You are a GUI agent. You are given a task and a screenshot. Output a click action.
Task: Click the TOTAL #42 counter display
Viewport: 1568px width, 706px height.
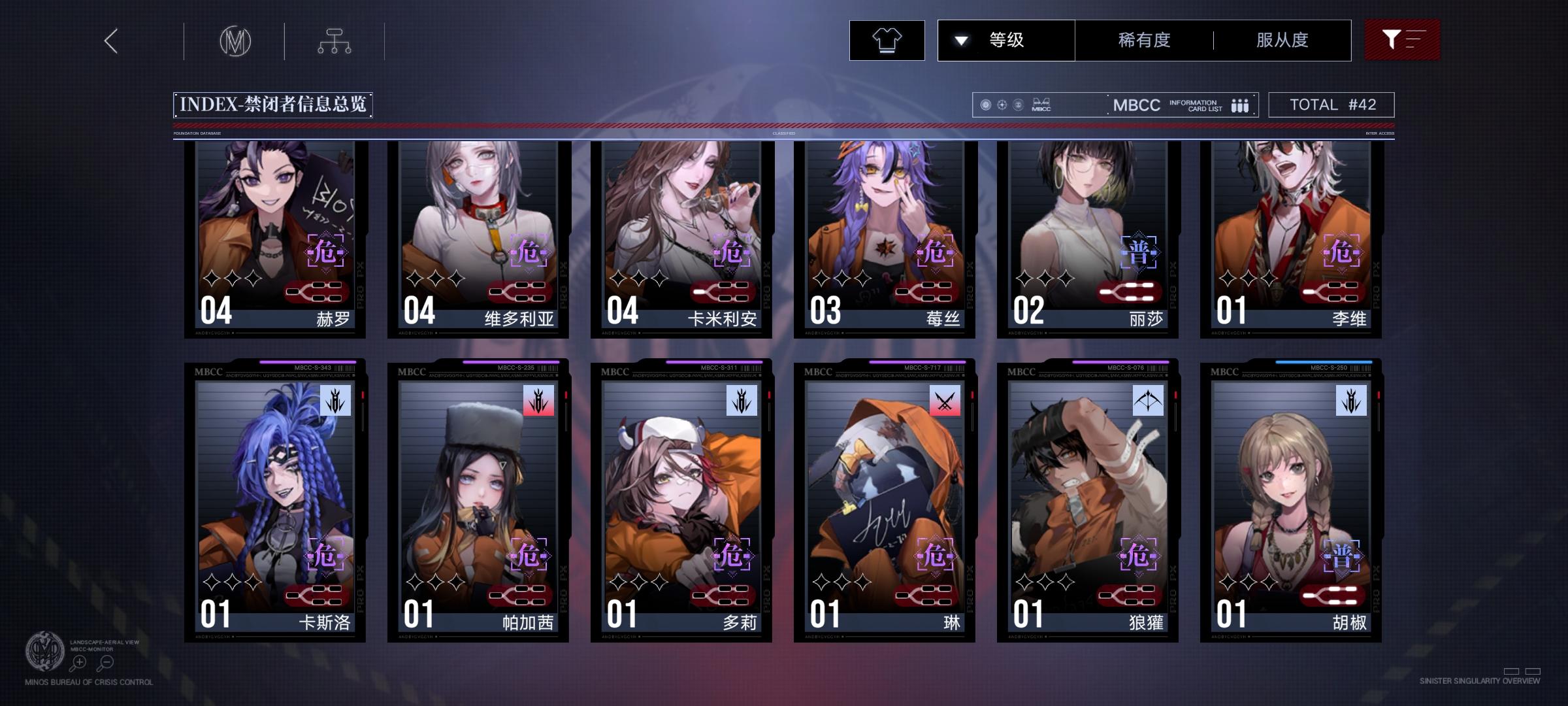[1330, 103]
